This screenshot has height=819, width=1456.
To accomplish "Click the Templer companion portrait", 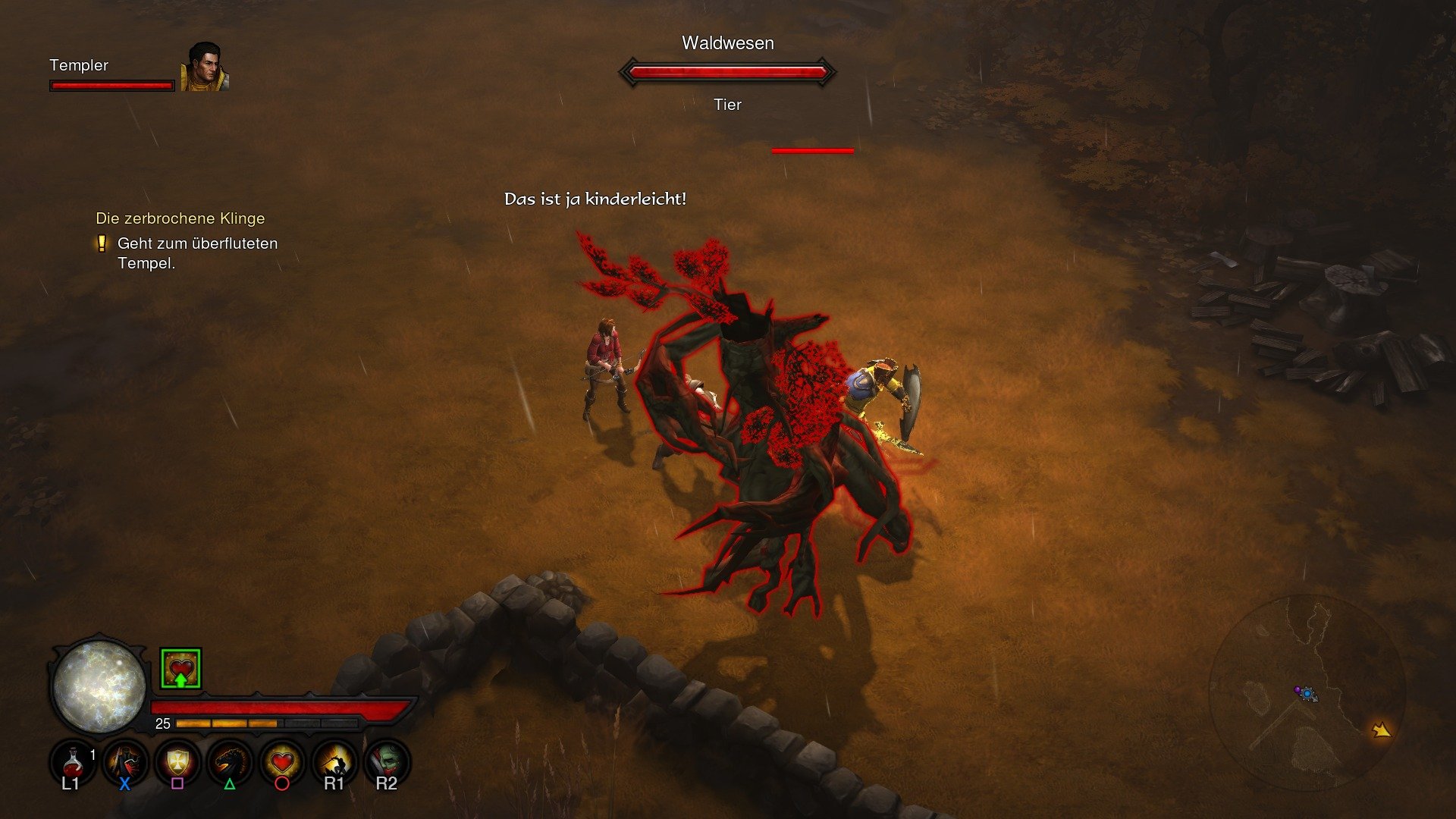I will pyautogui.click(x=206, y=71).
